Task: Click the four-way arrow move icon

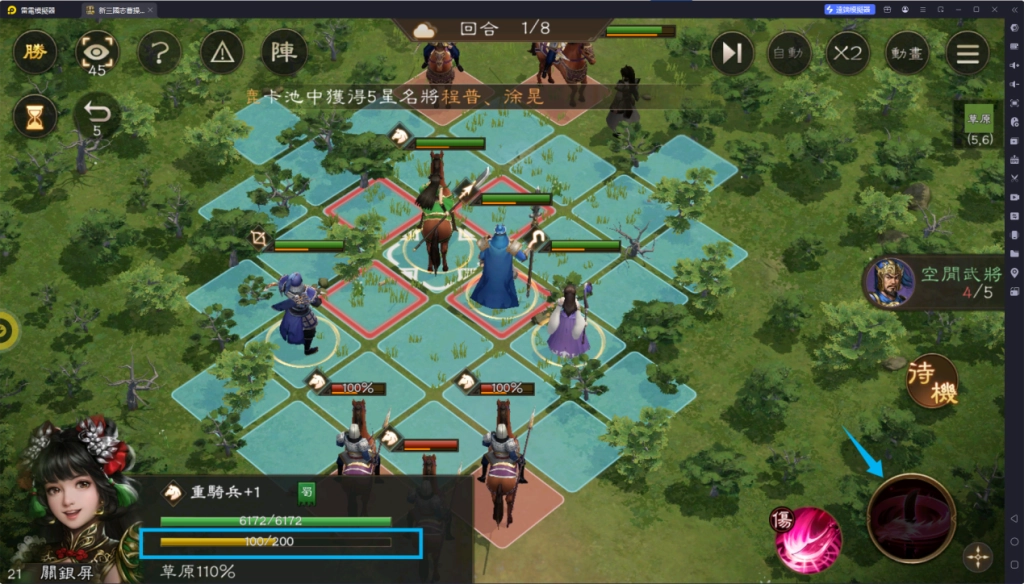Action: 977,557
